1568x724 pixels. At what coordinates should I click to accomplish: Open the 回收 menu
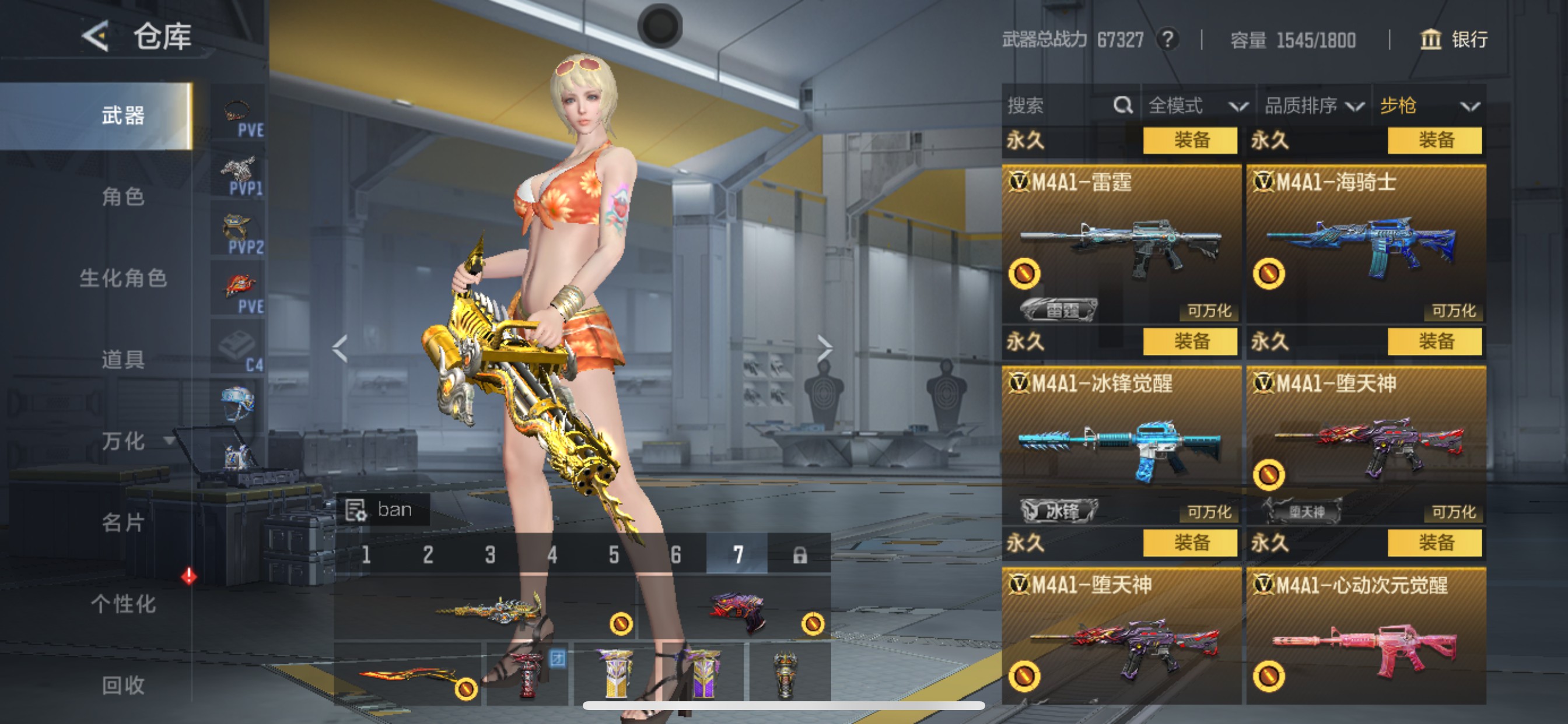click(123, 686)
